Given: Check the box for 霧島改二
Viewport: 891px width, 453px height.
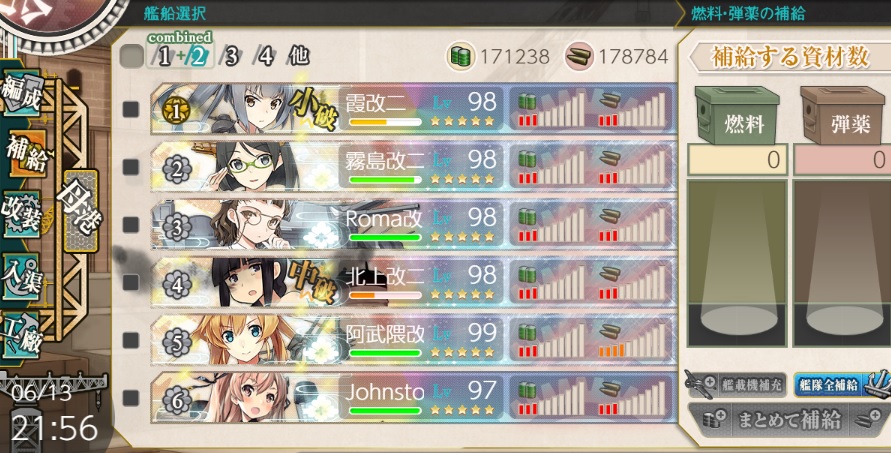Looking at the screenshot, I should 131,166.
